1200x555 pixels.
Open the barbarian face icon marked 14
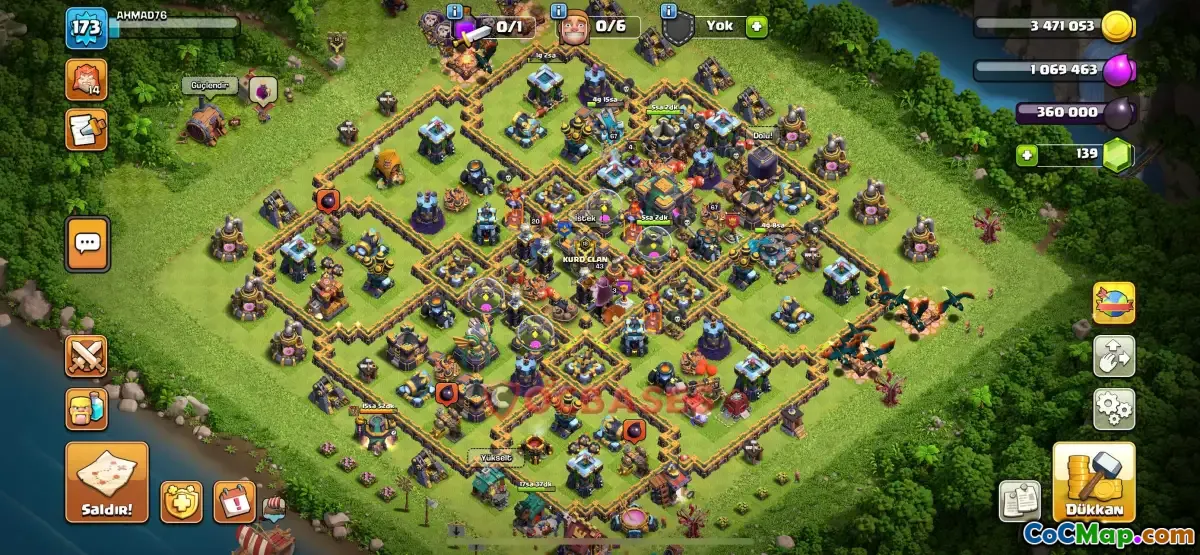pyautogui.click(x=86, y=79)
